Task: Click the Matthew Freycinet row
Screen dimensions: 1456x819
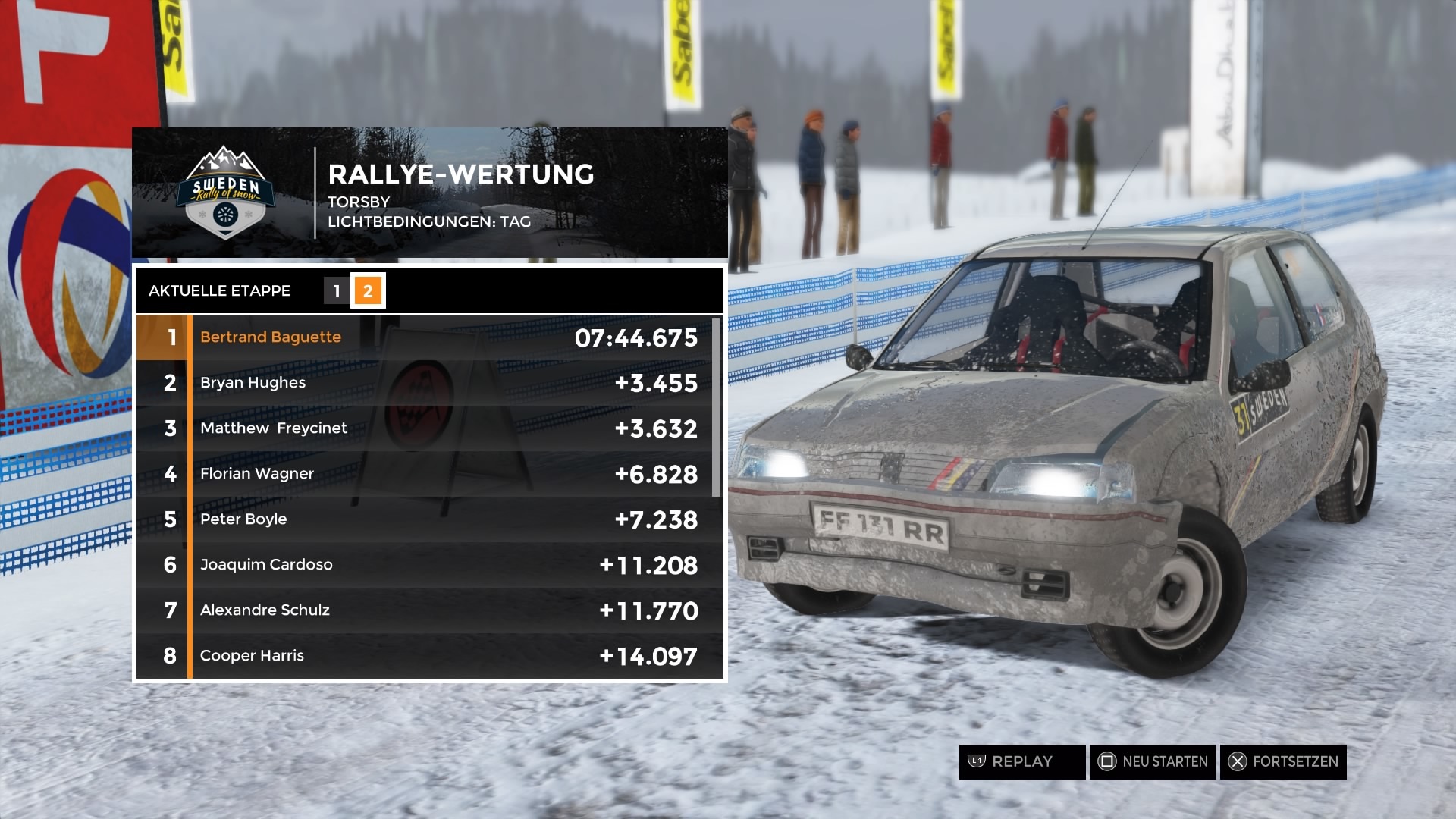Action: tap(429, 428)
